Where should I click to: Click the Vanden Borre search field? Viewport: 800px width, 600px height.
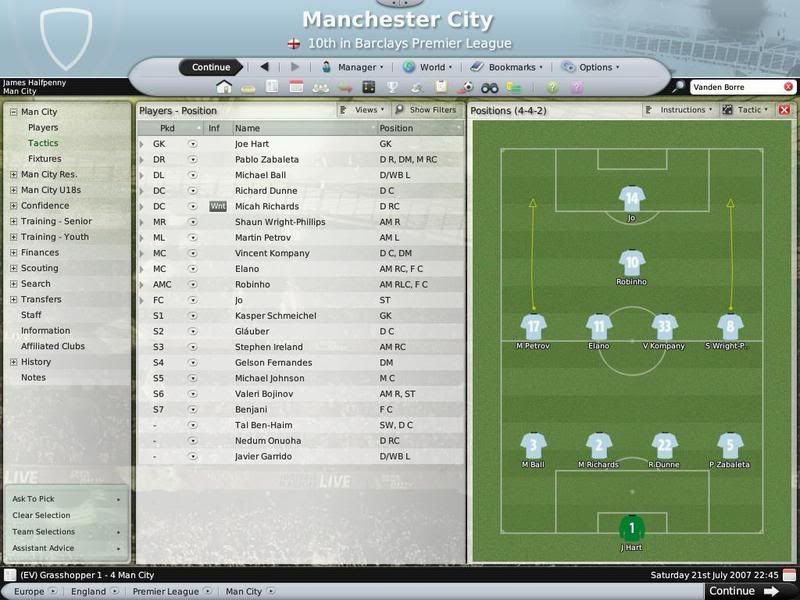(x=732, y=87)
